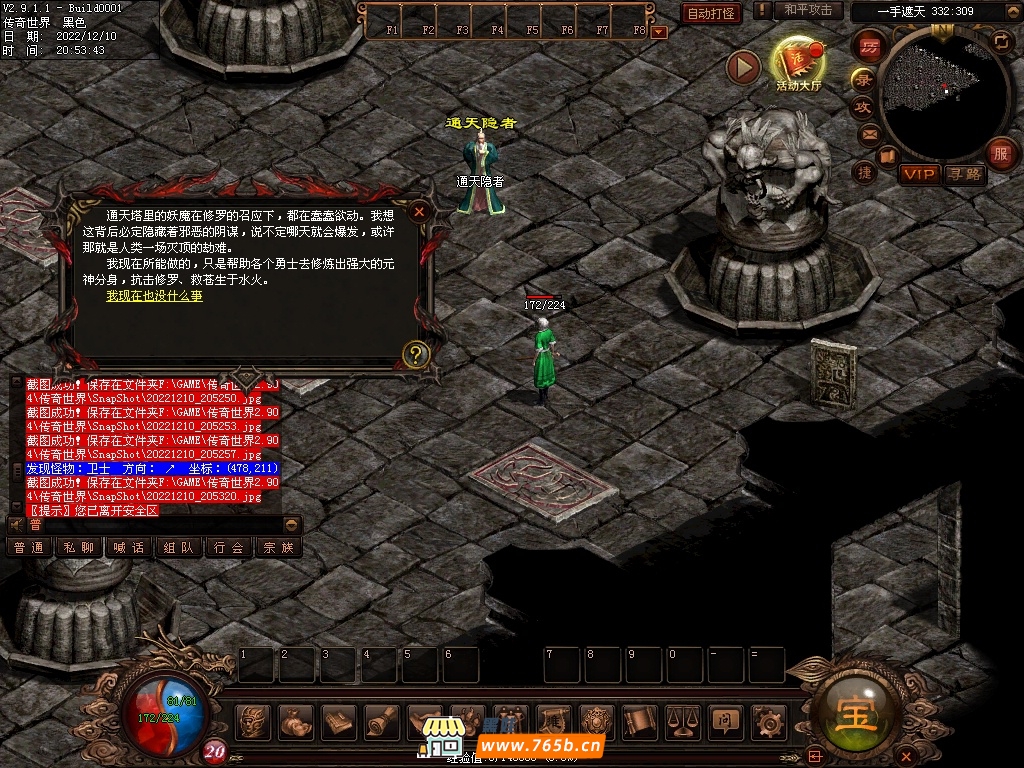Open the balance scales trade icon

(x=682, y=720)
